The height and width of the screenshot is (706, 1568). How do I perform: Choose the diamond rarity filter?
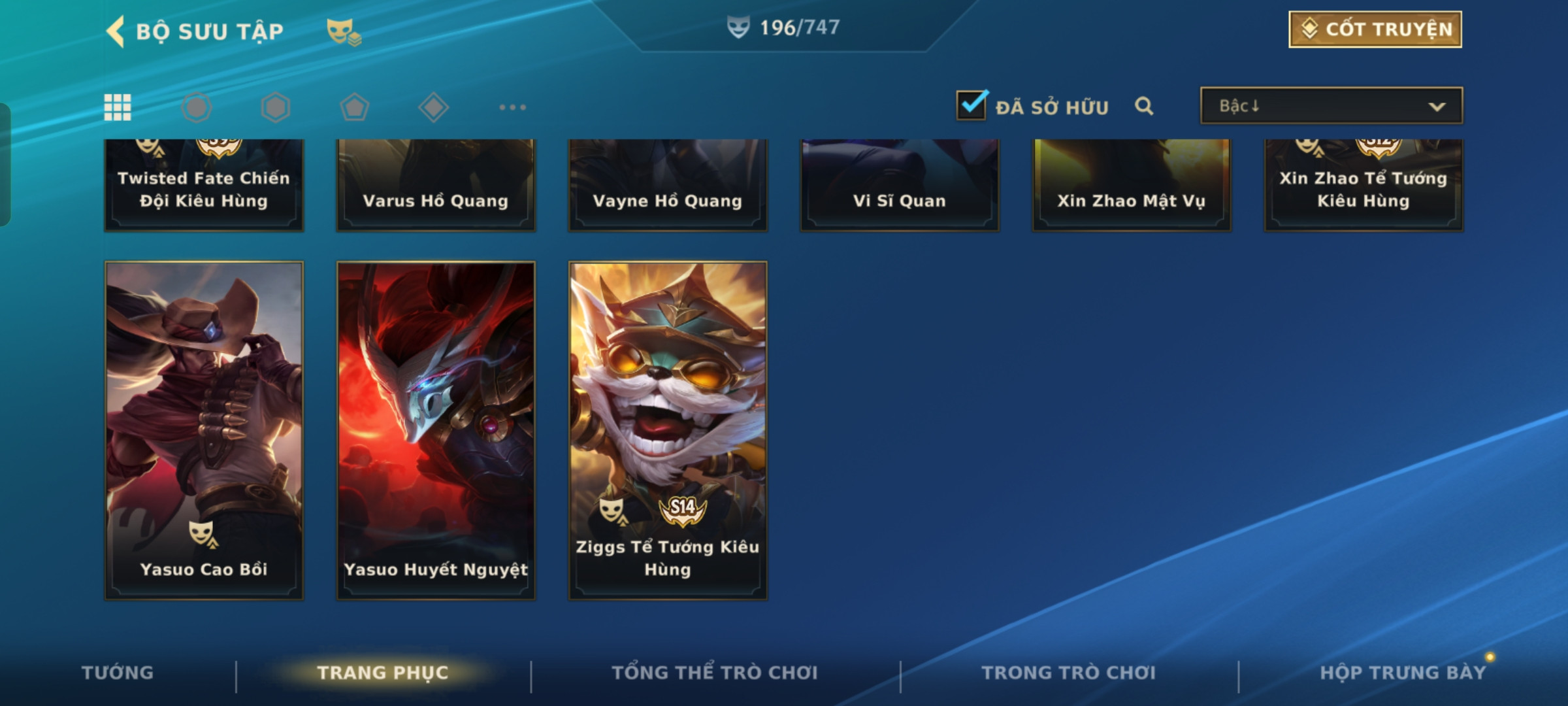(433, 107)
